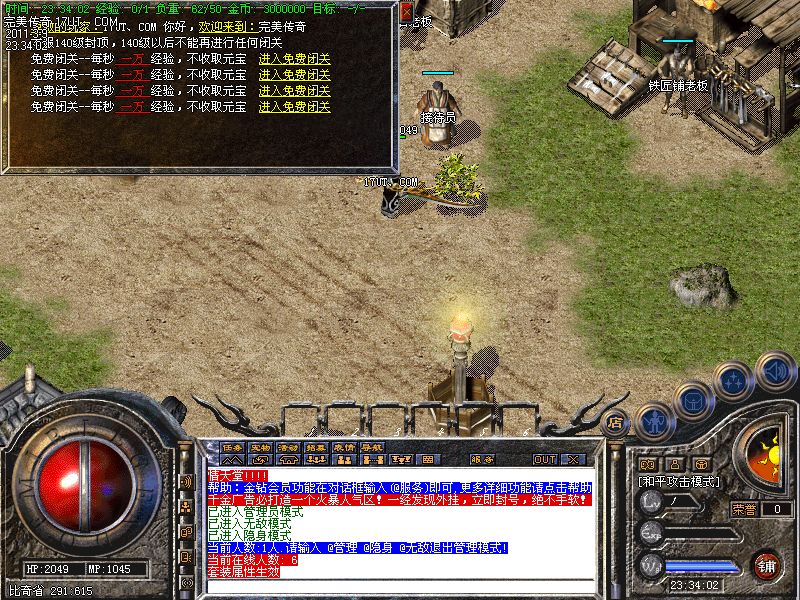Open the 活动 events tab
800x600 pixels.
click(x=288, y=447)
